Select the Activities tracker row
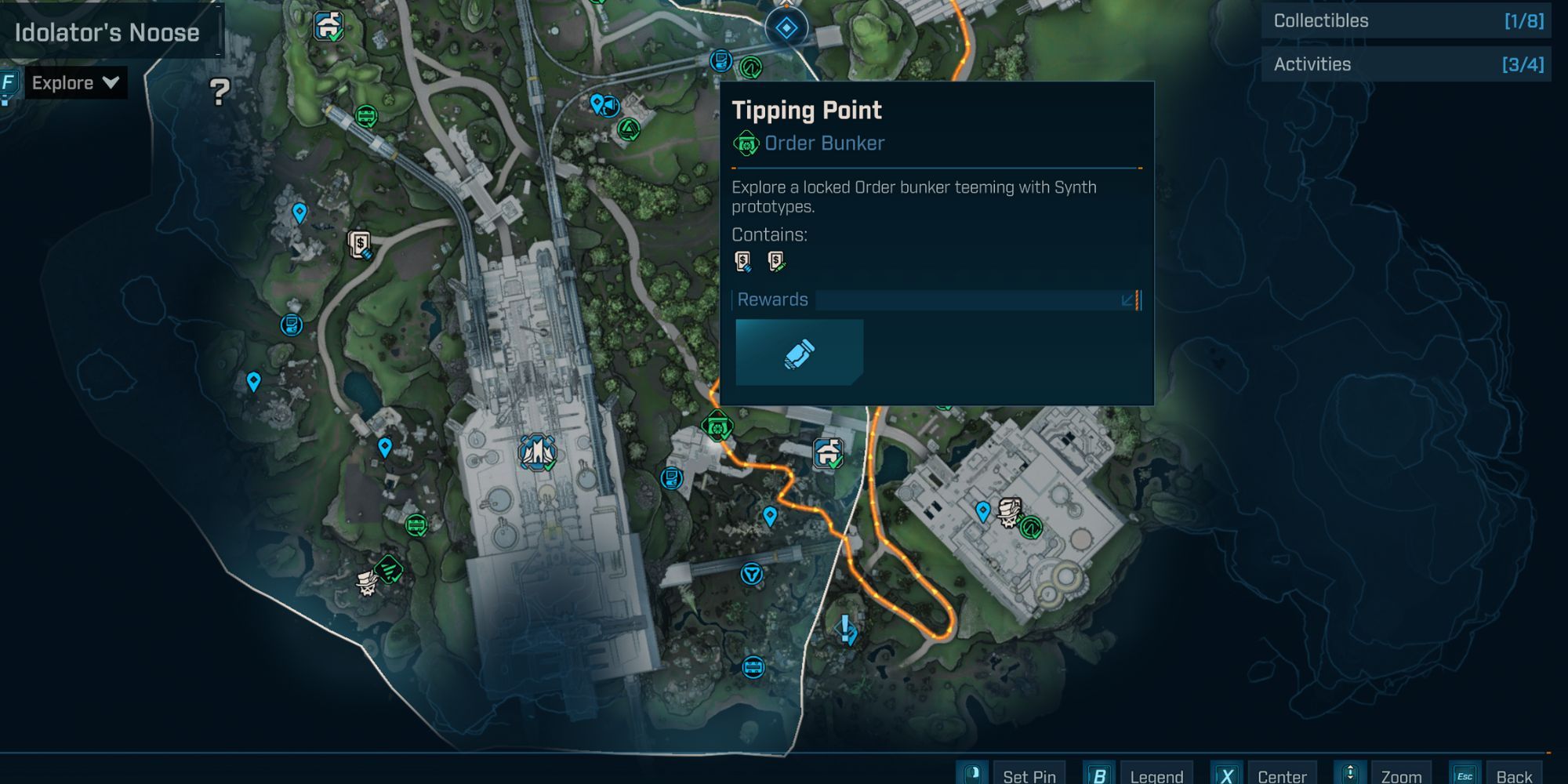Viewport: 1568px width, 784px height. point(1406,64)
